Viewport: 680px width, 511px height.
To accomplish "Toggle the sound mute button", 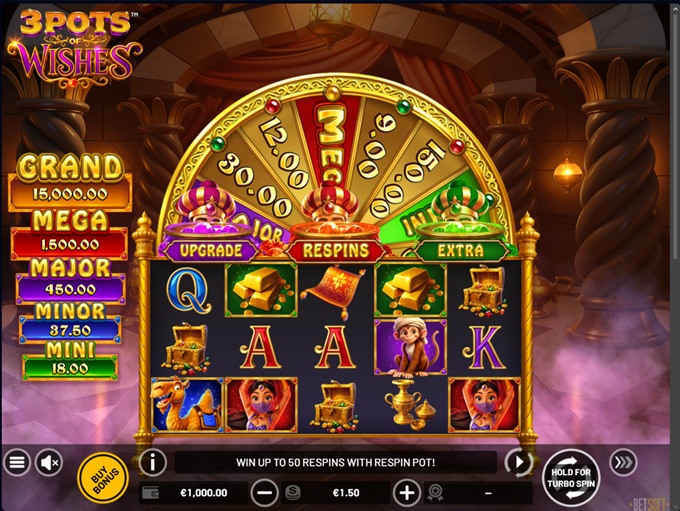I will [48, 462].
